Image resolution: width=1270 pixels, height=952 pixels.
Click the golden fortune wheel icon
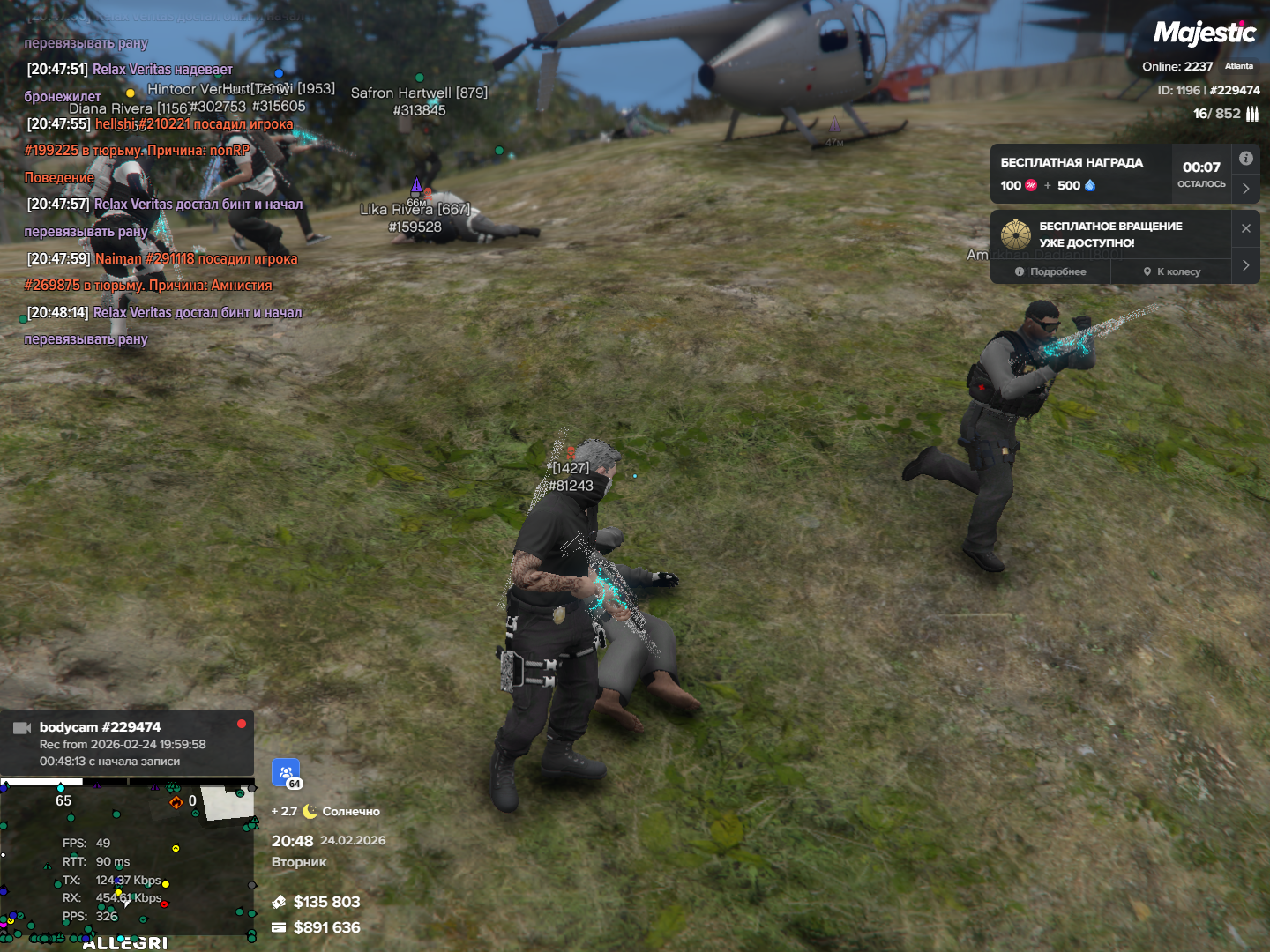[x=1015, y=234]
